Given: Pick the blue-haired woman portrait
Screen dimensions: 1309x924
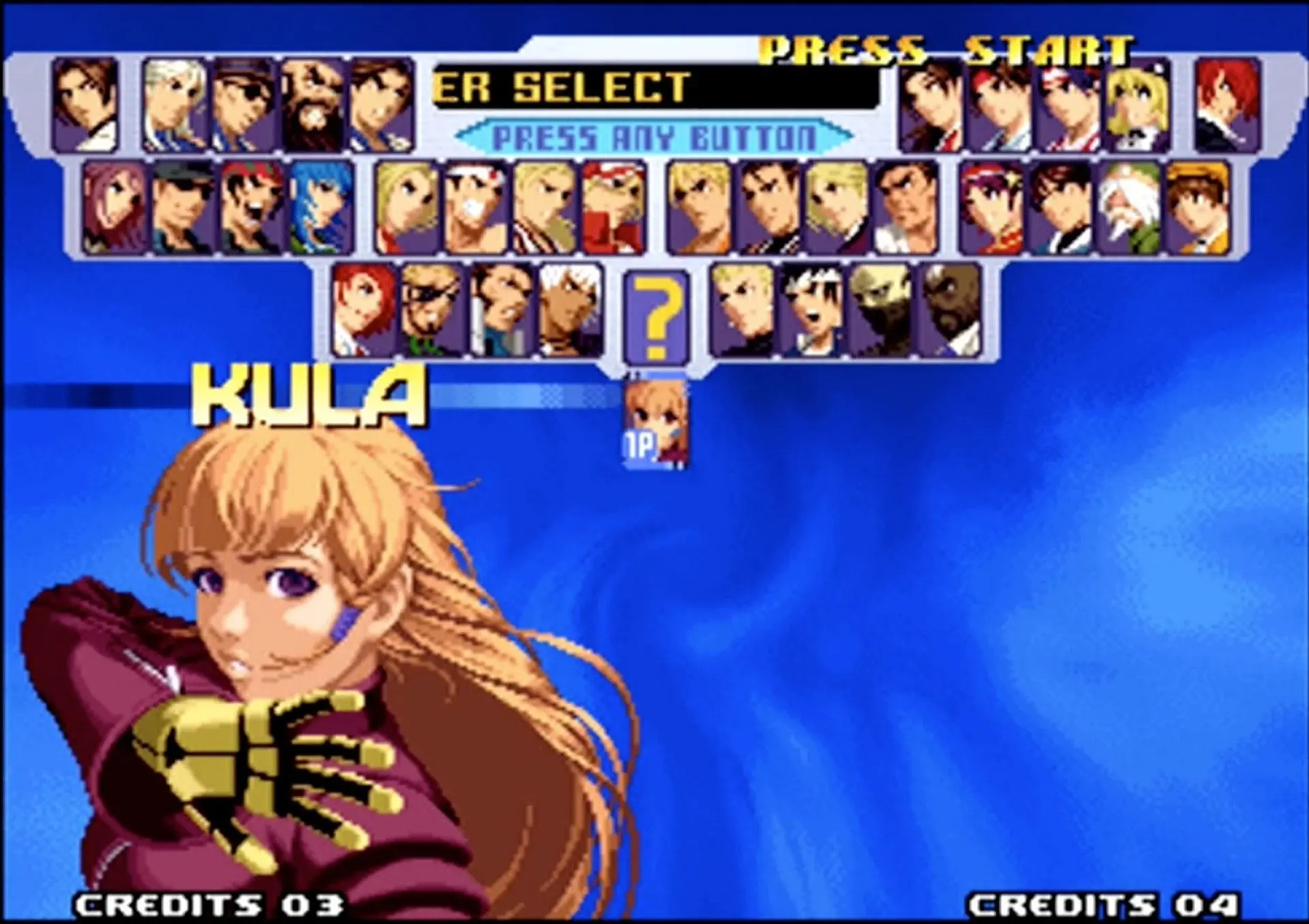Looking at the screenshot, I should pyautogui.click(x=321, y=208).
